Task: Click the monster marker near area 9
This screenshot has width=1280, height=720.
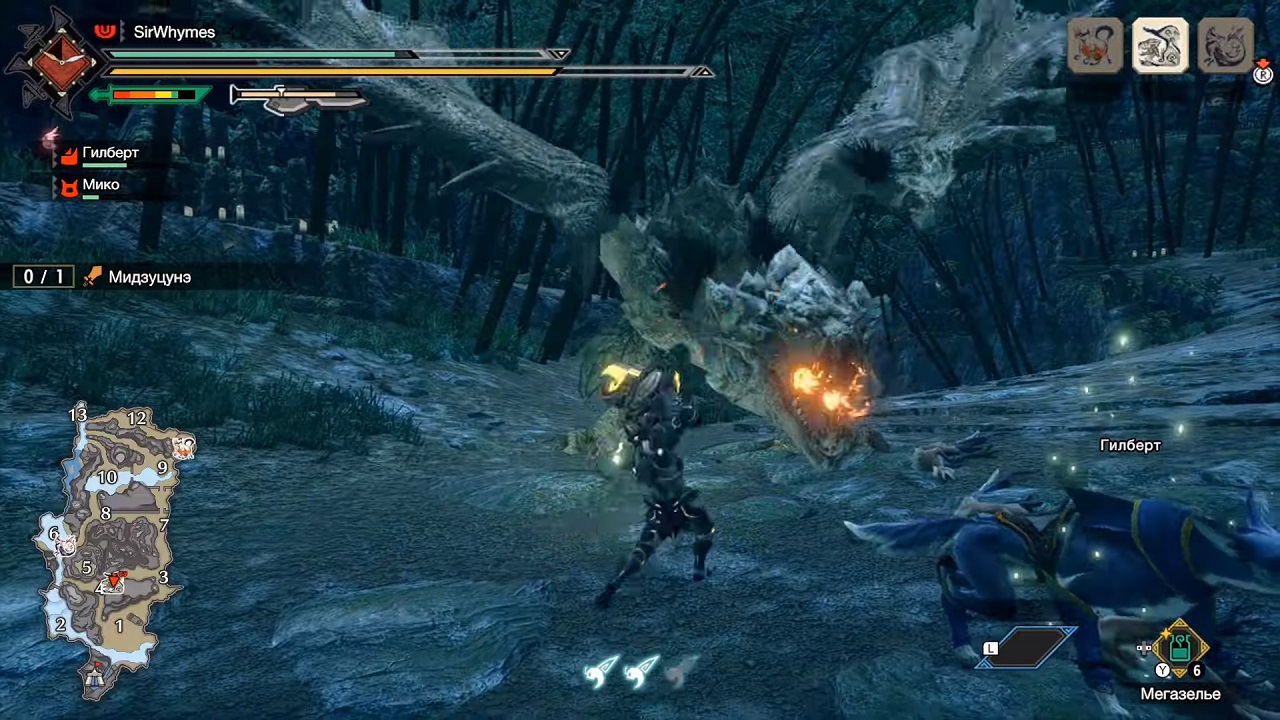Action: click(x=183, y=447)
